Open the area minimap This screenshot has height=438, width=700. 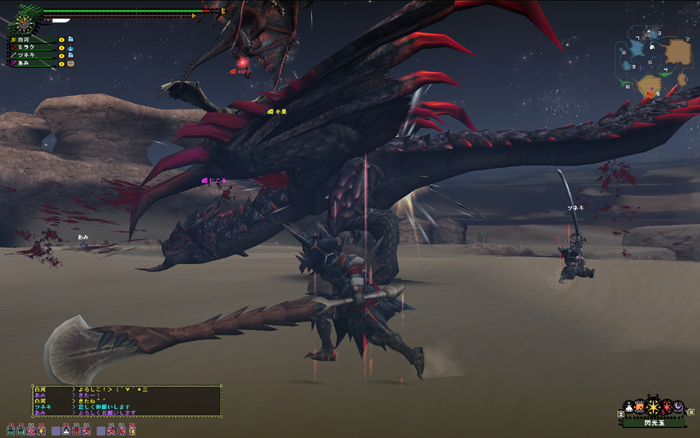click(654, 64)
